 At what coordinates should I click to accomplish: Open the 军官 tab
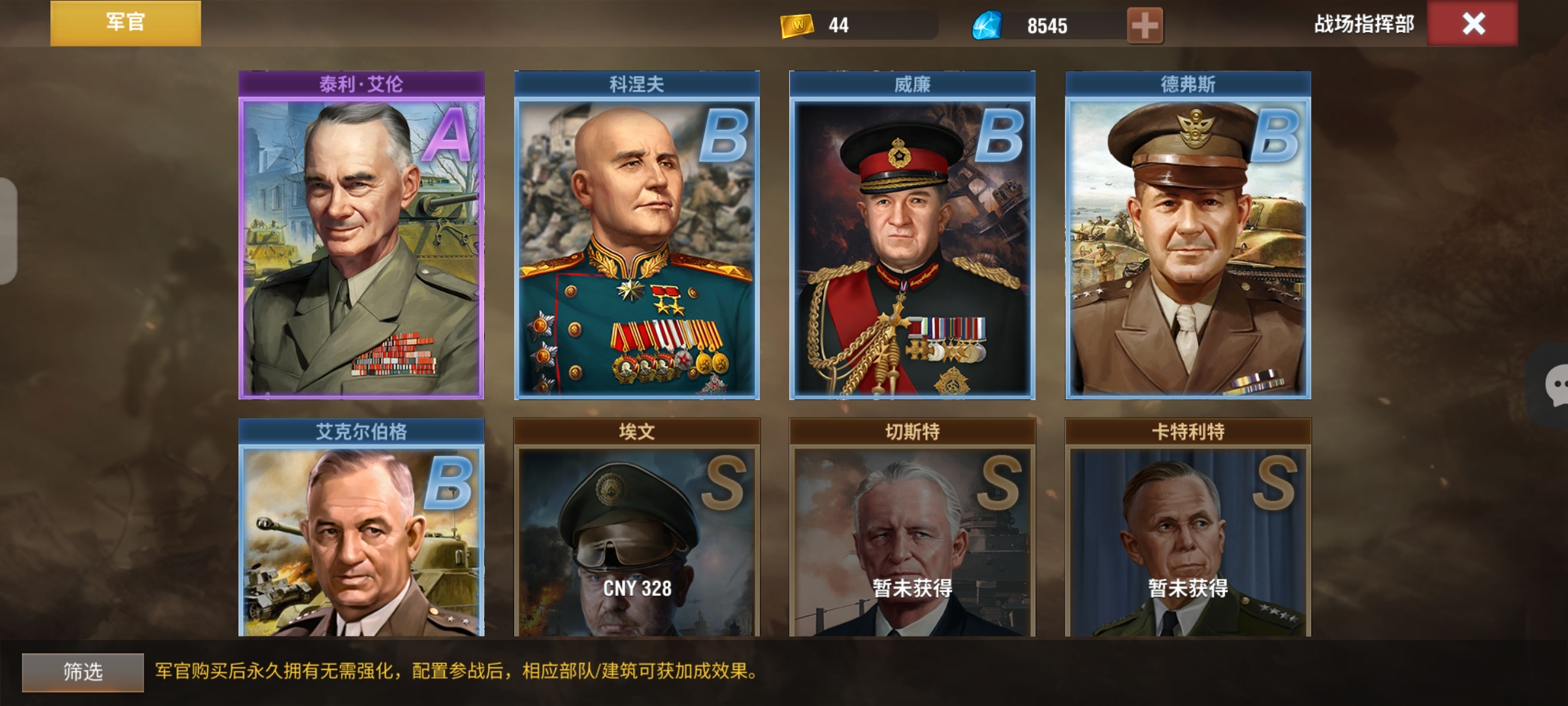point(125,24)
